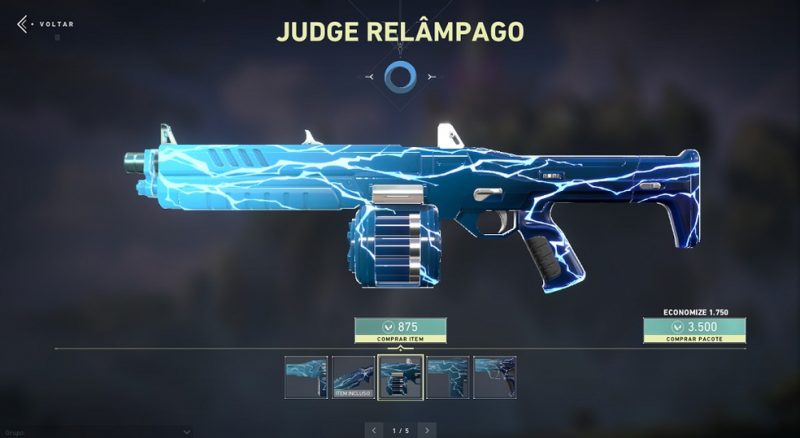The height and width of the screenshot is (438, 800).
Task: Show the previous skin with left arrow
Action: coord(374,429)
